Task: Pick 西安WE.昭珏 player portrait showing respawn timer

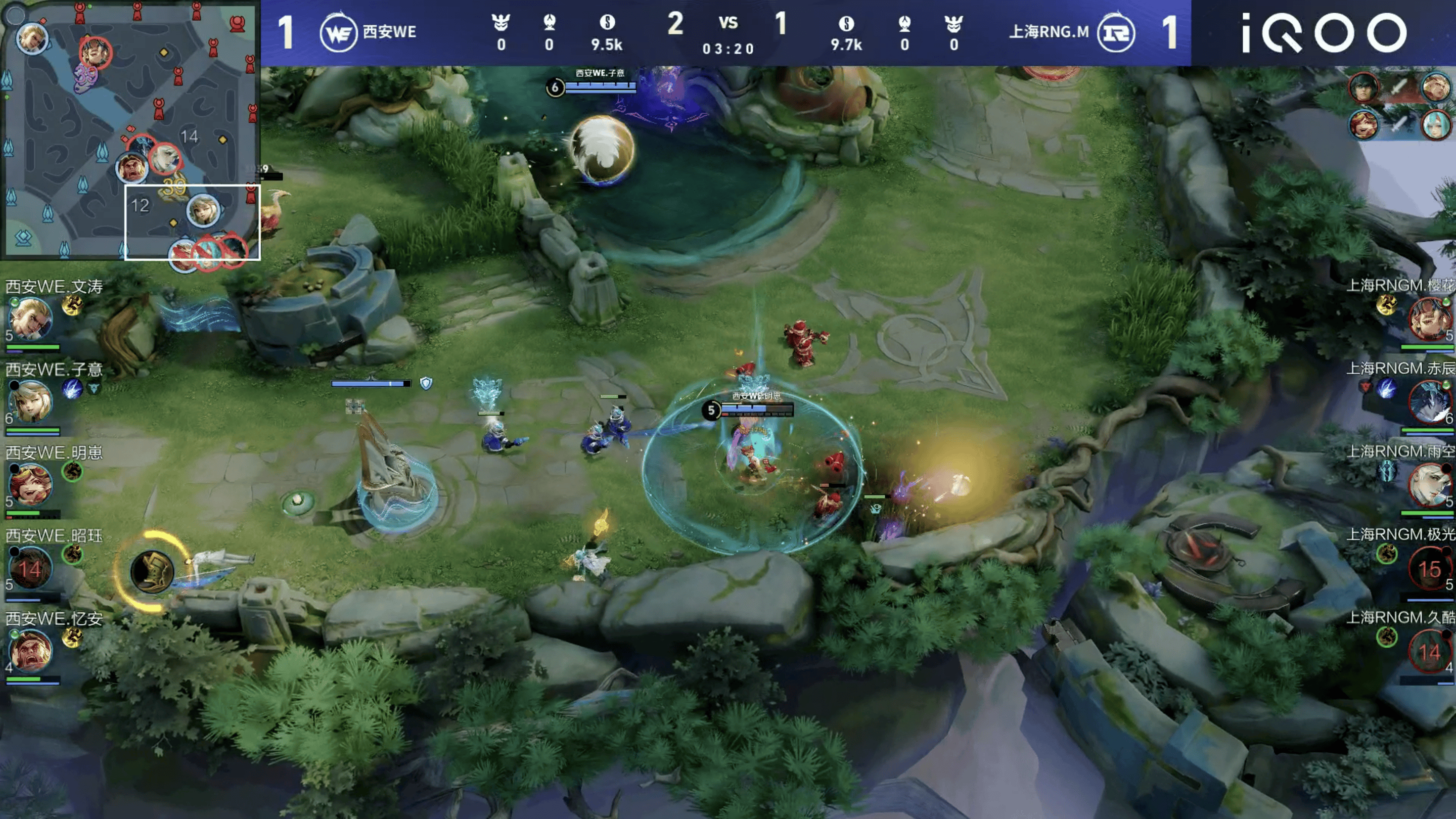Action: (30, 568)
